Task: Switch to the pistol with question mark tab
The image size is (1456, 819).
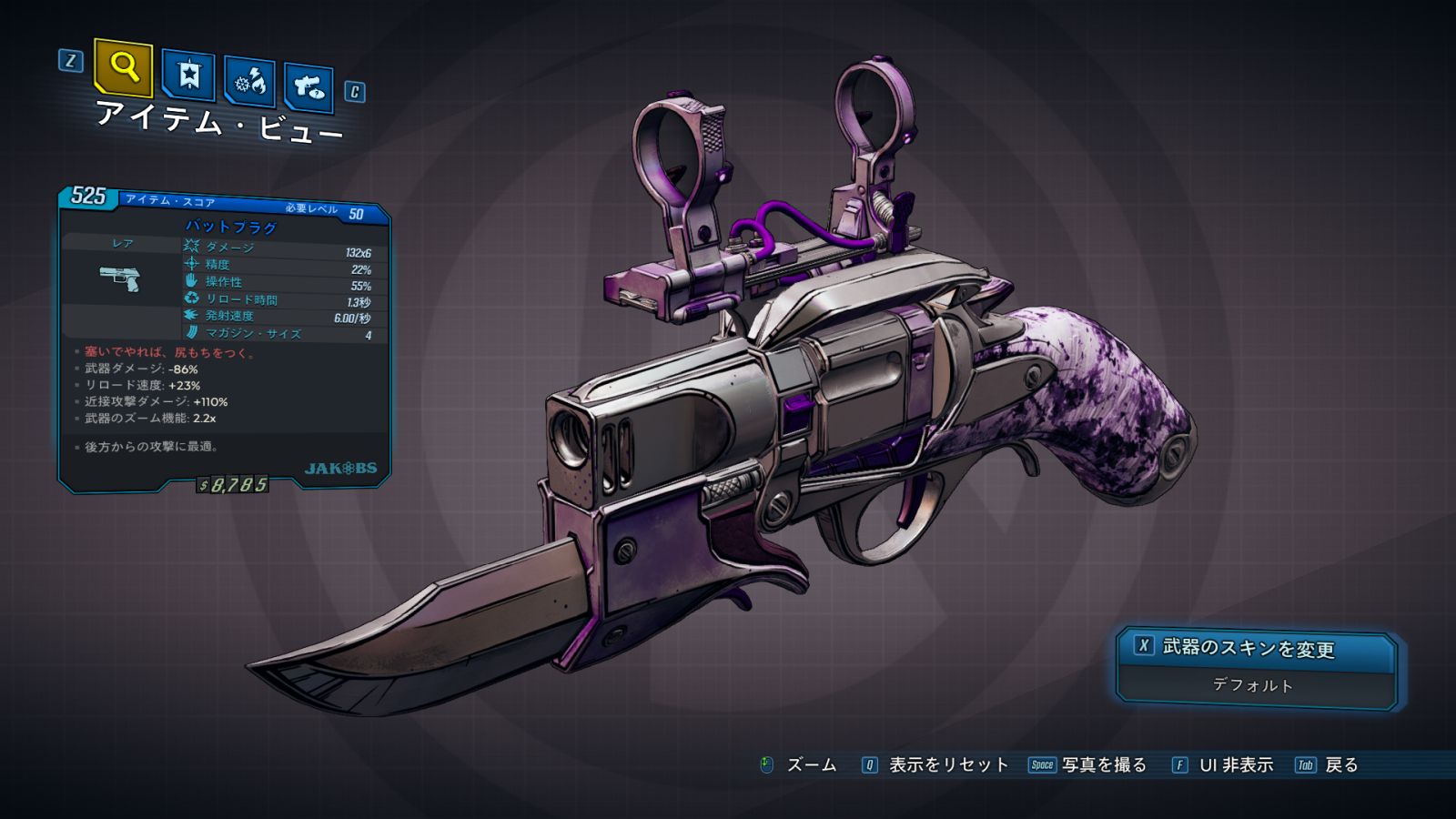Action: pyautogui.click(x=308, y=87)
